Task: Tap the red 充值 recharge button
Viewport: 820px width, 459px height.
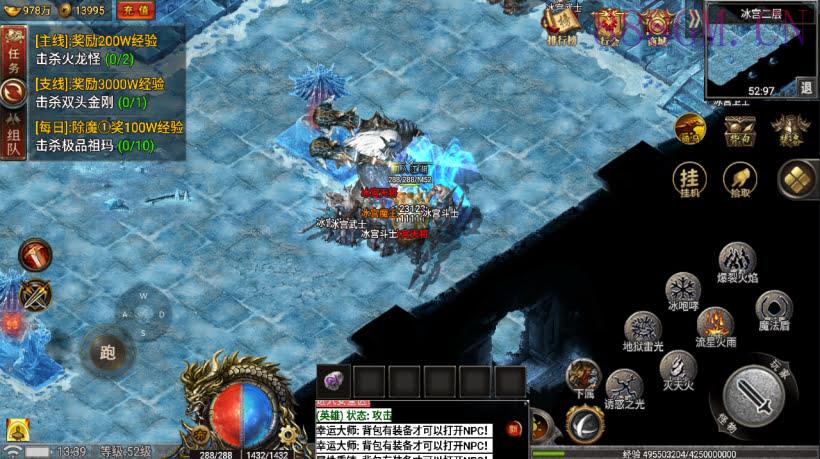Action: (x=135, y=10)
